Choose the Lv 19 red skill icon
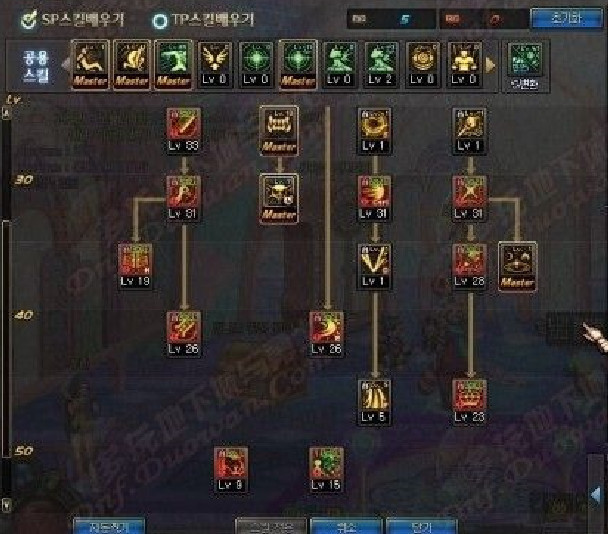 pyautogui.click(x=133, y=261)
